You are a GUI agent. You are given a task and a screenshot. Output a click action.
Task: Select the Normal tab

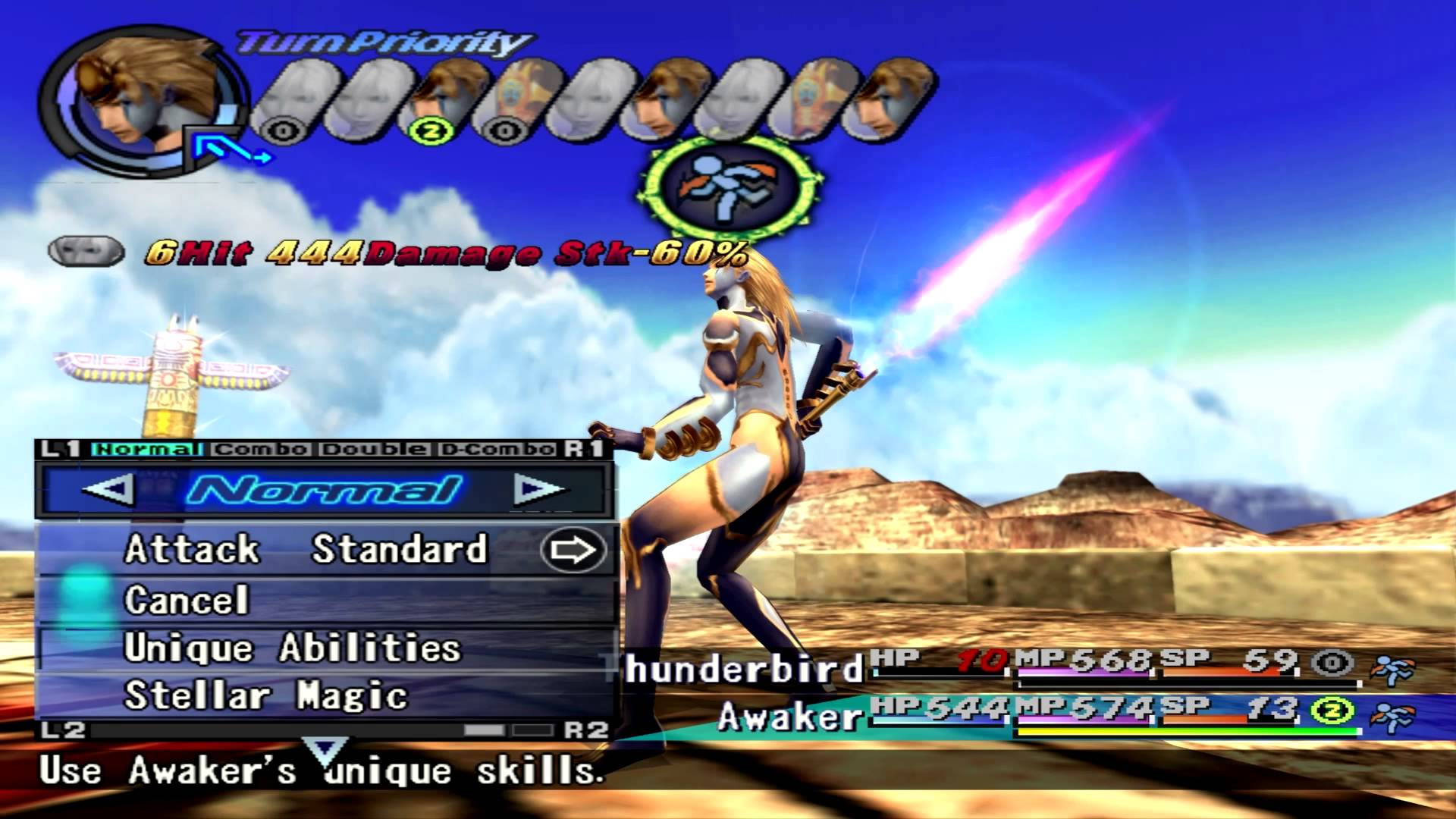[146, 449]
